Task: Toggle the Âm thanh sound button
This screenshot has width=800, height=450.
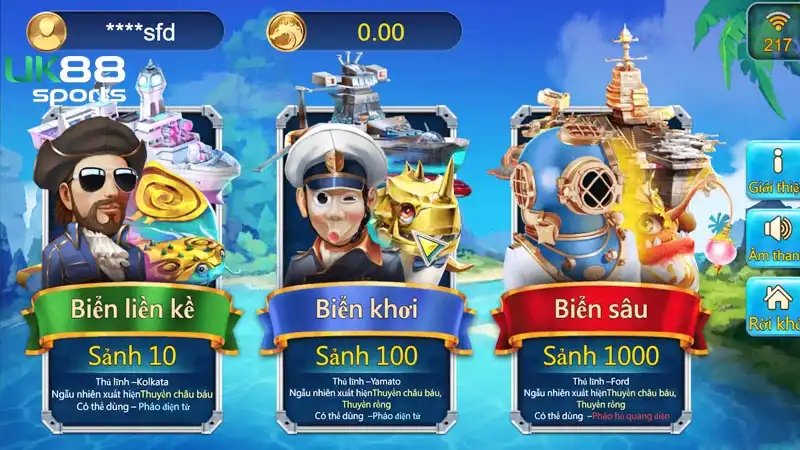Action: (x=776, y=238)
